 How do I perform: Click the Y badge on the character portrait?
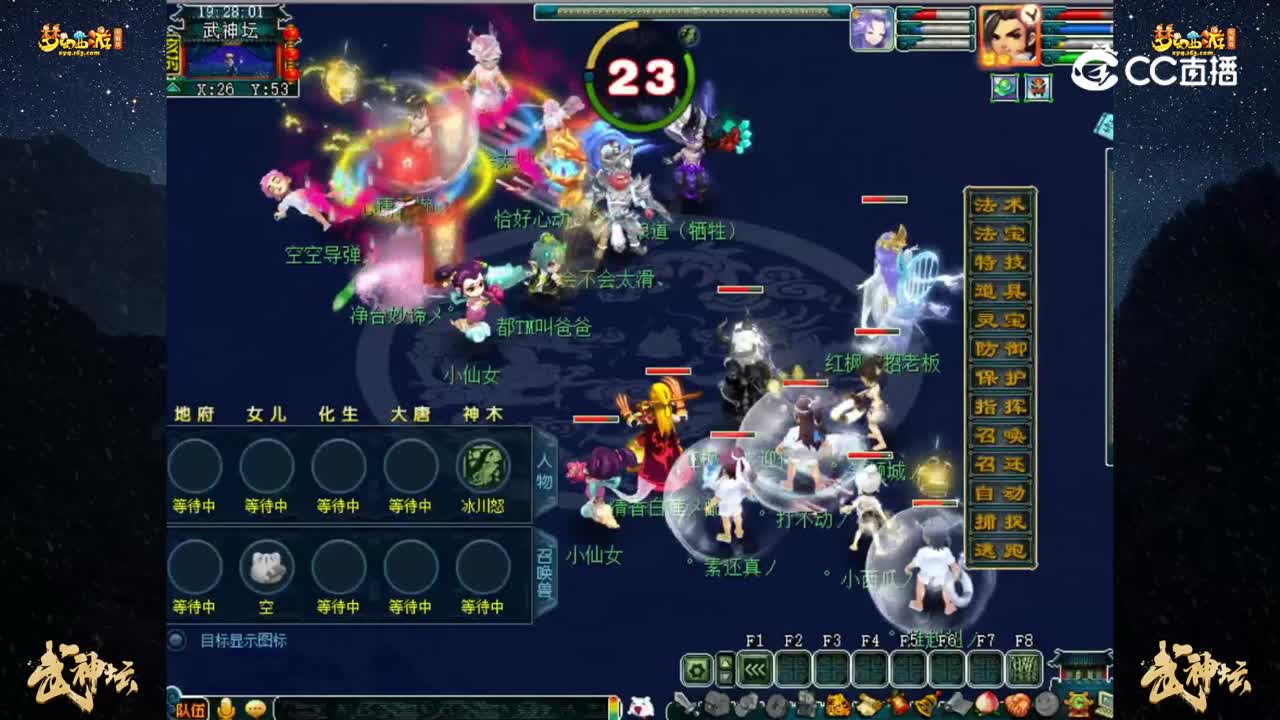point(1031,15)
